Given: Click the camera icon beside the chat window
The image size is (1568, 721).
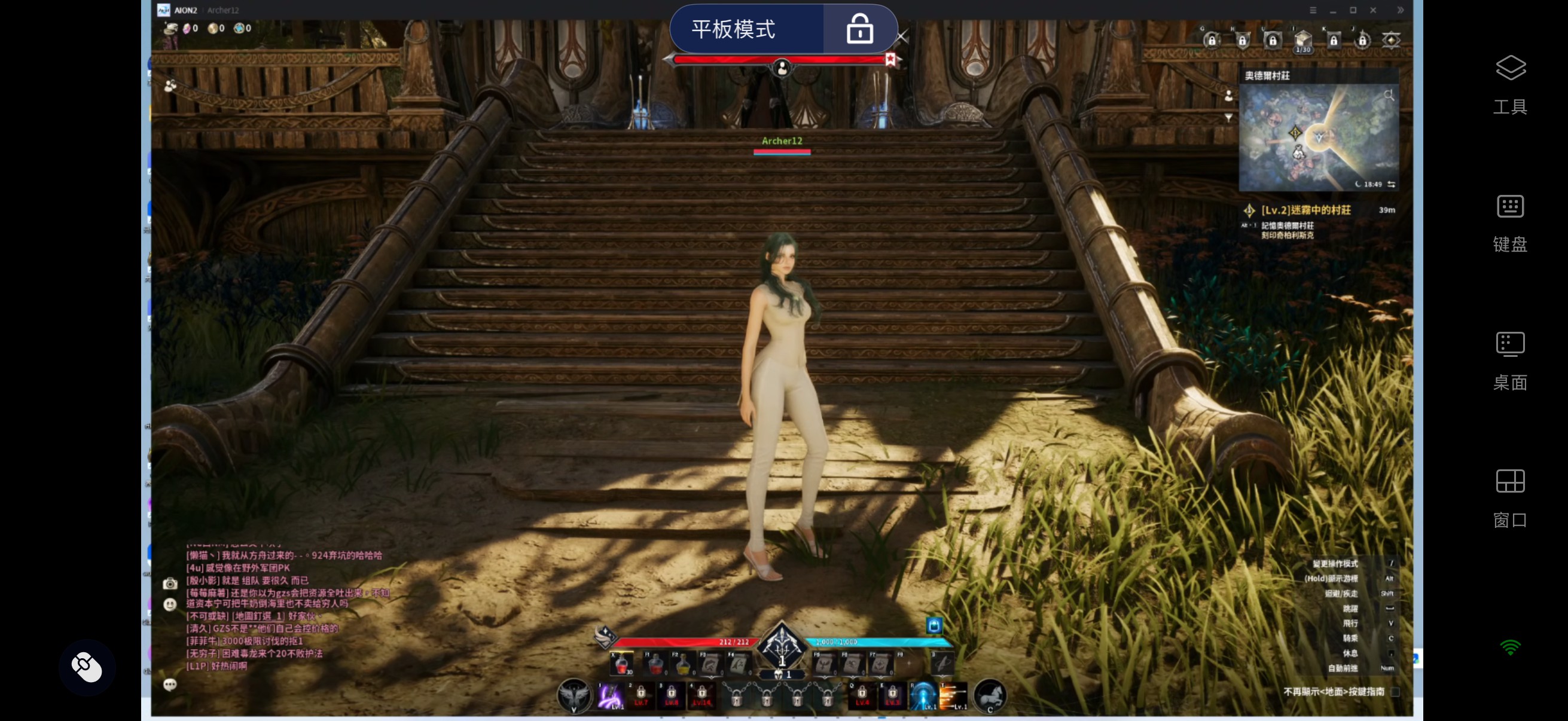Looking at the screenshot, I should coord(170,583).
